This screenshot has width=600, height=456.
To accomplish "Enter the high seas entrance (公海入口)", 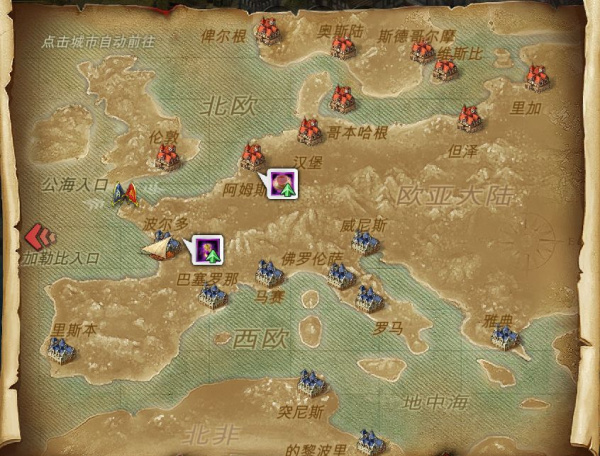I will 125,192.
